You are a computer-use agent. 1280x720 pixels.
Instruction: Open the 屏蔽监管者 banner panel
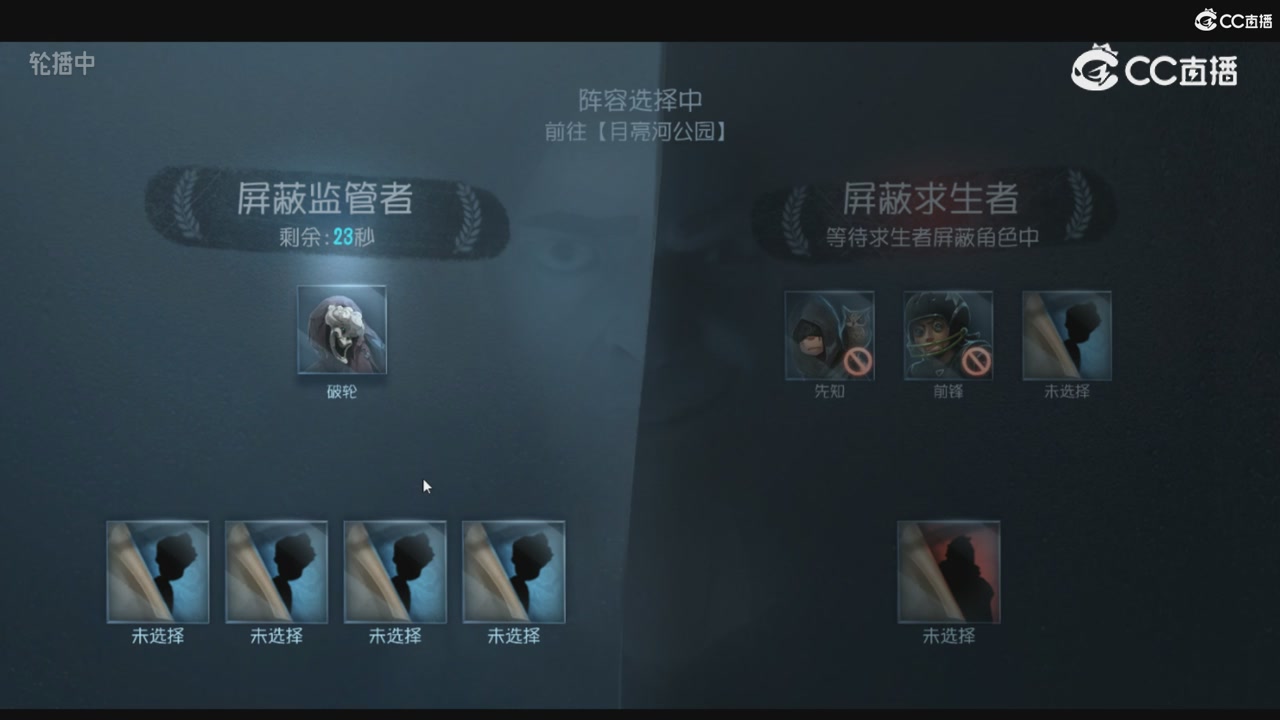pyautogui.click(x=327, y=199)
